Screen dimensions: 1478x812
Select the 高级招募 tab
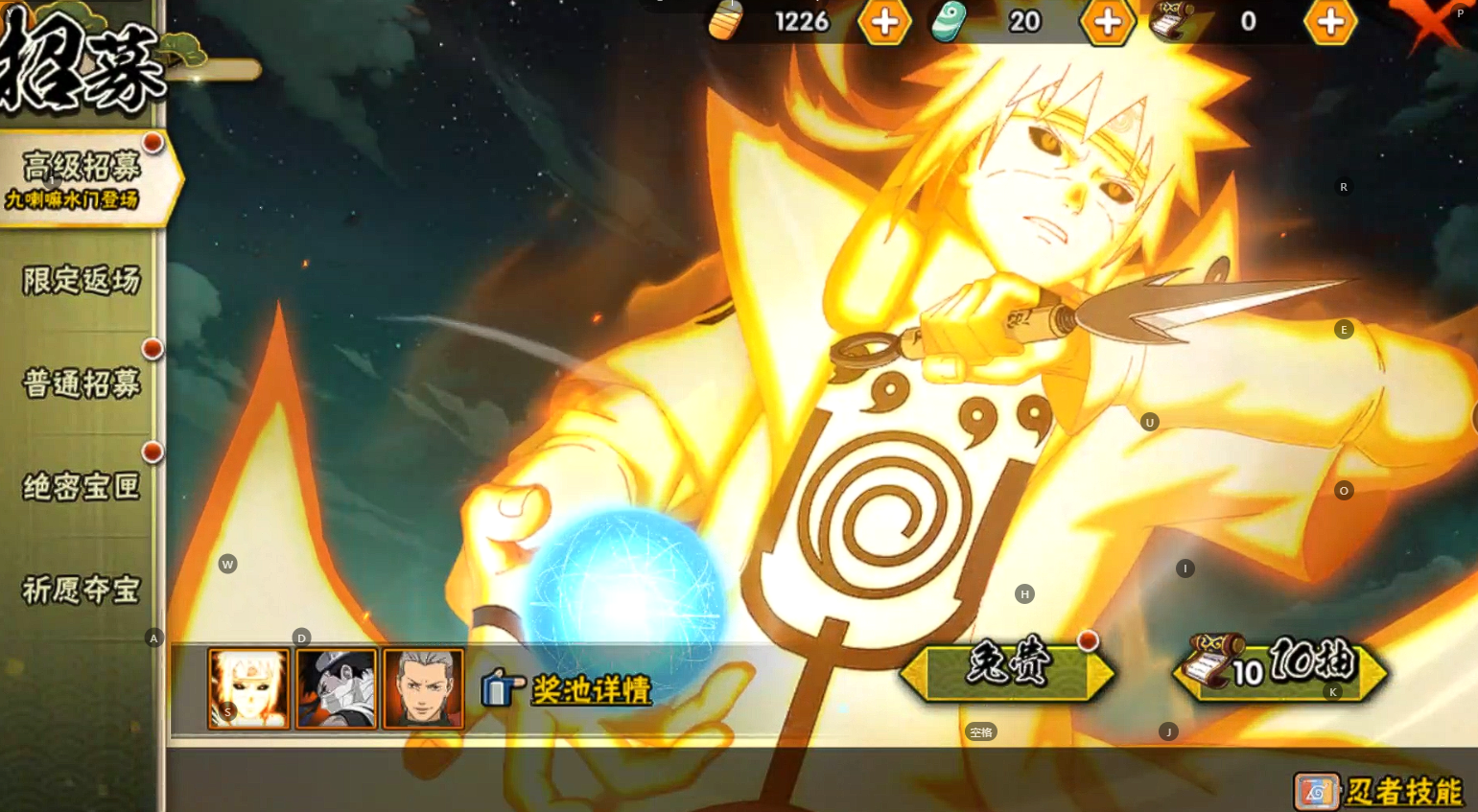point(82,178)
